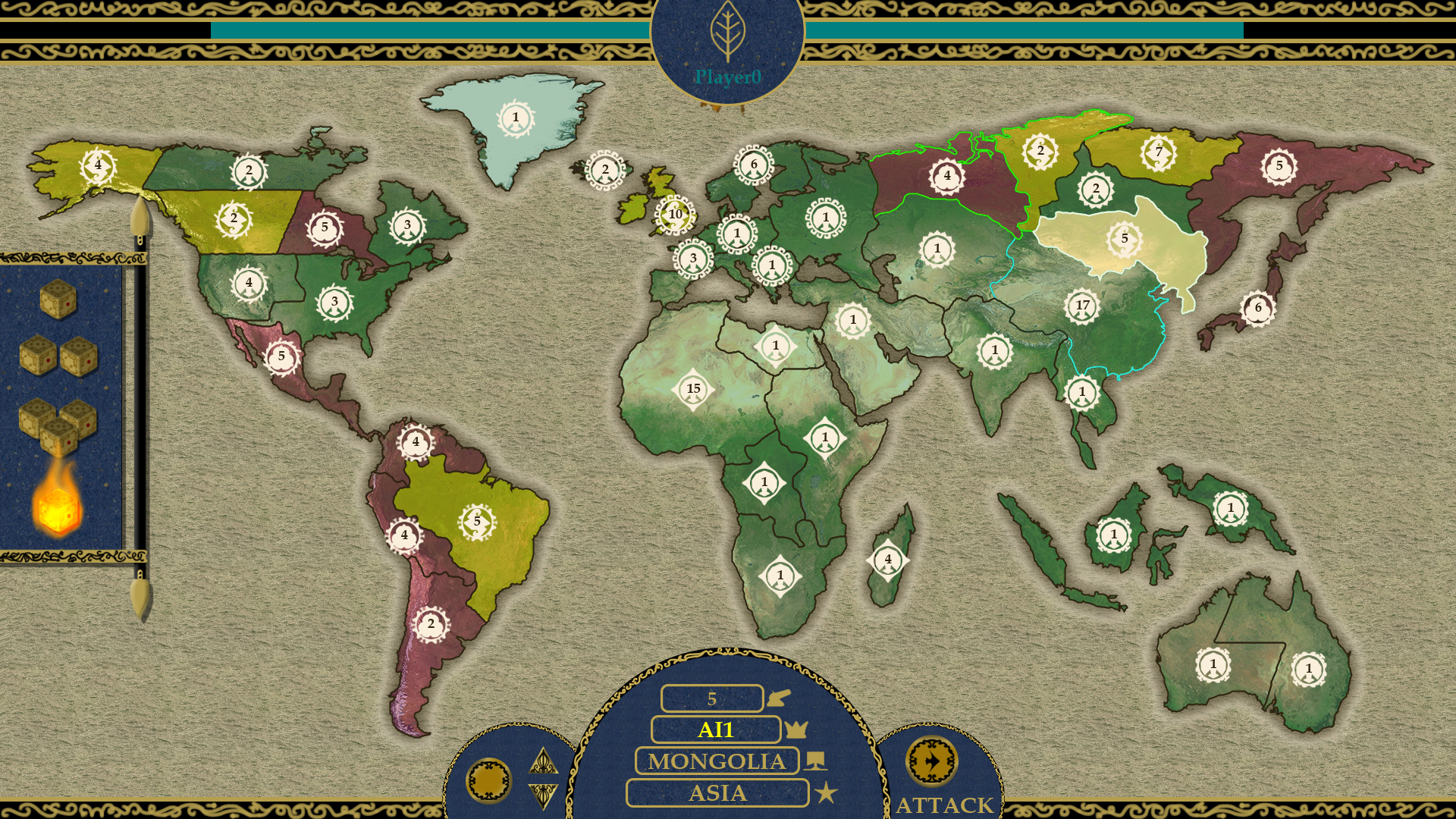Screen dimensions: 1456x819
Task: Pick the three-dice roll option
Action: pyautogui.click(x=58, y=425)
